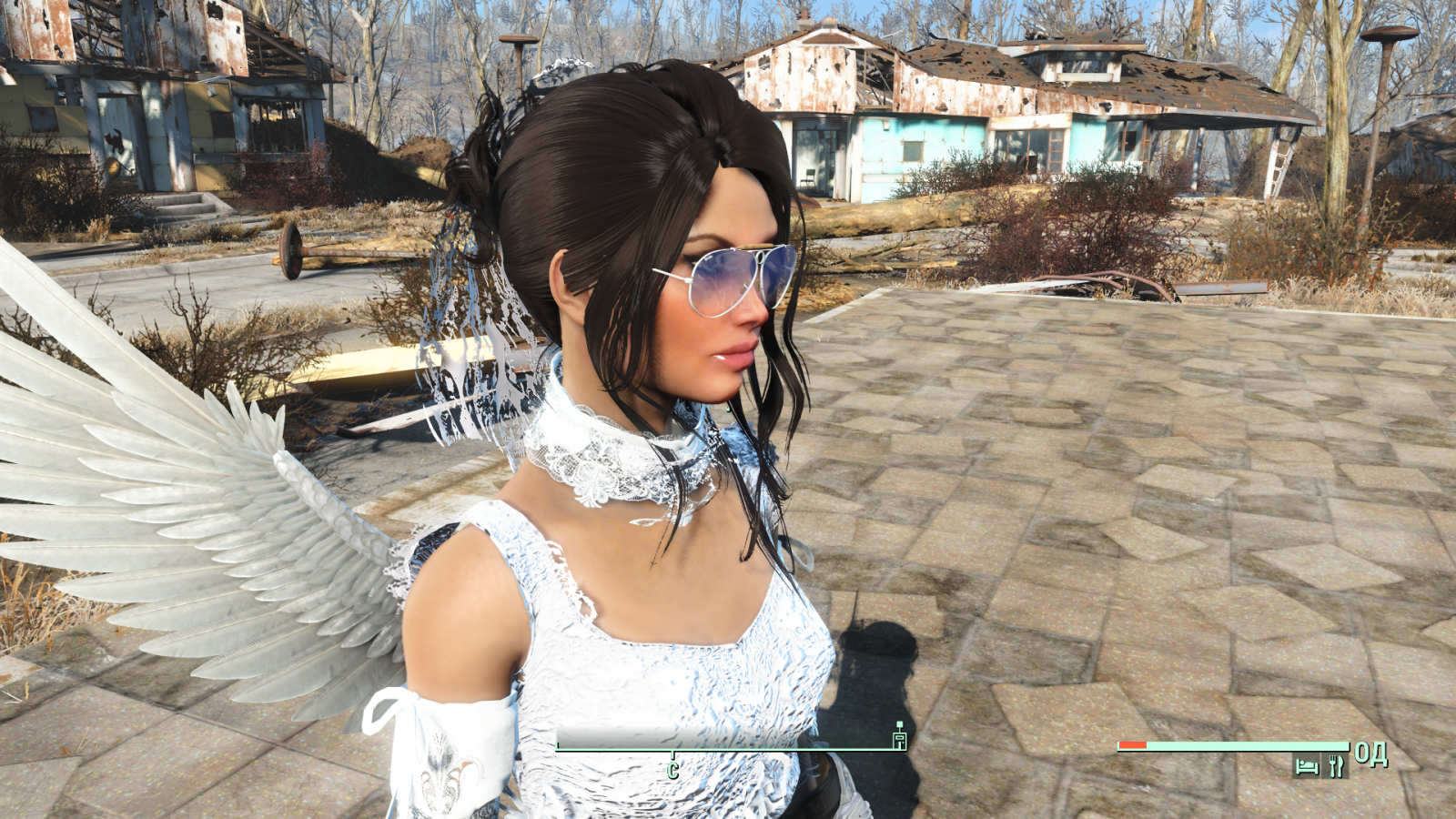Click the compass marker to toggle tracking

[x=898, y=739]
